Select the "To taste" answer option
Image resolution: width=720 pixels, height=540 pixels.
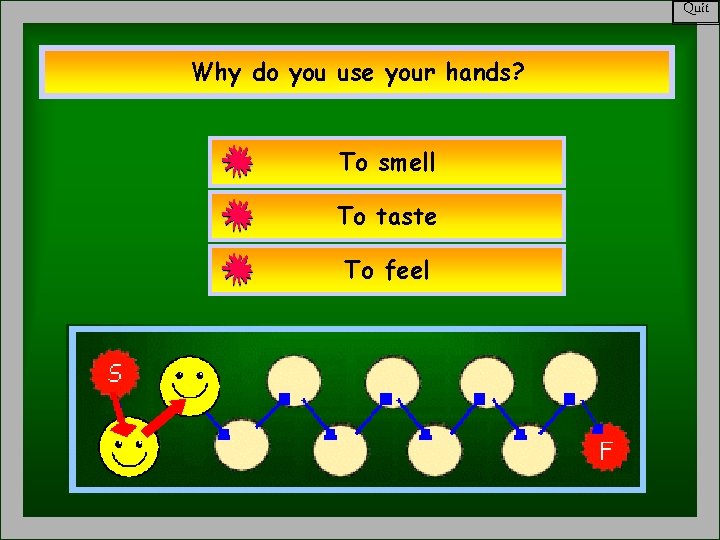tap(386, 216)
